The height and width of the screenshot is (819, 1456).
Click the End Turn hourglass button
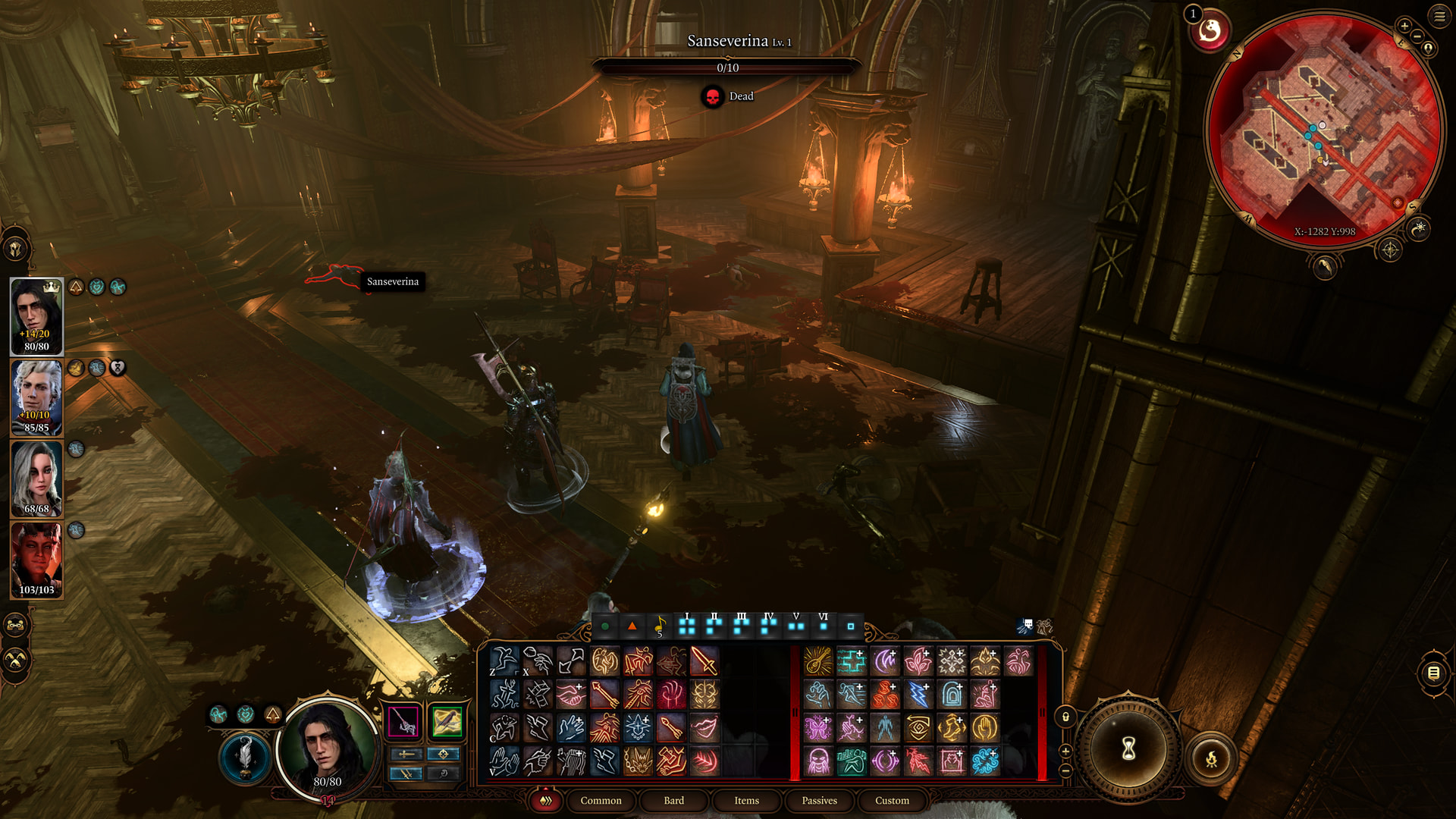pyautogui.click(x=1128, y=749)
